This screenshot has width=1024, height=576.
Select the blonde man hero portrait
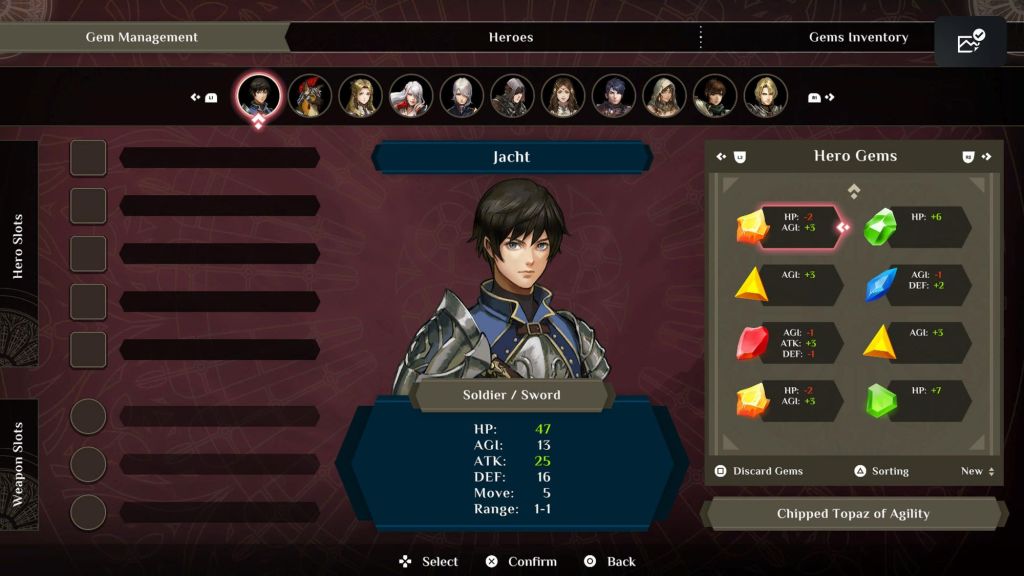point(766,96)
